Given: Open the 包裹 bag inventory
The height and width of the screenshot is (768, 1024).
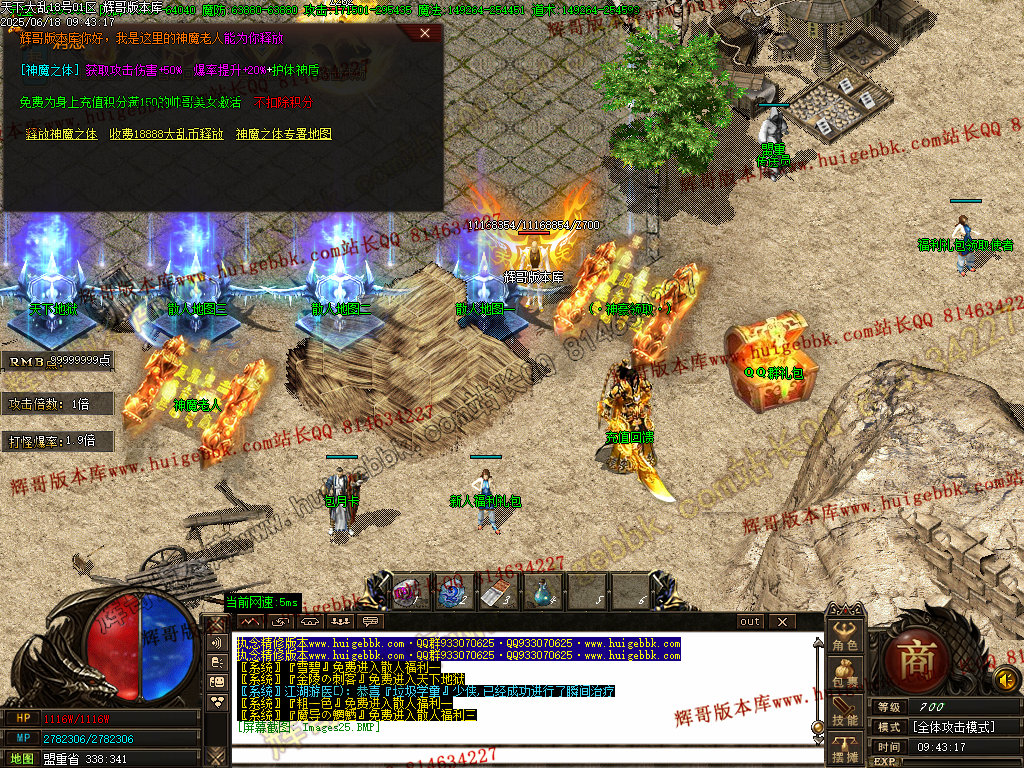Looking at the screenshot, I should pos(845,674).
